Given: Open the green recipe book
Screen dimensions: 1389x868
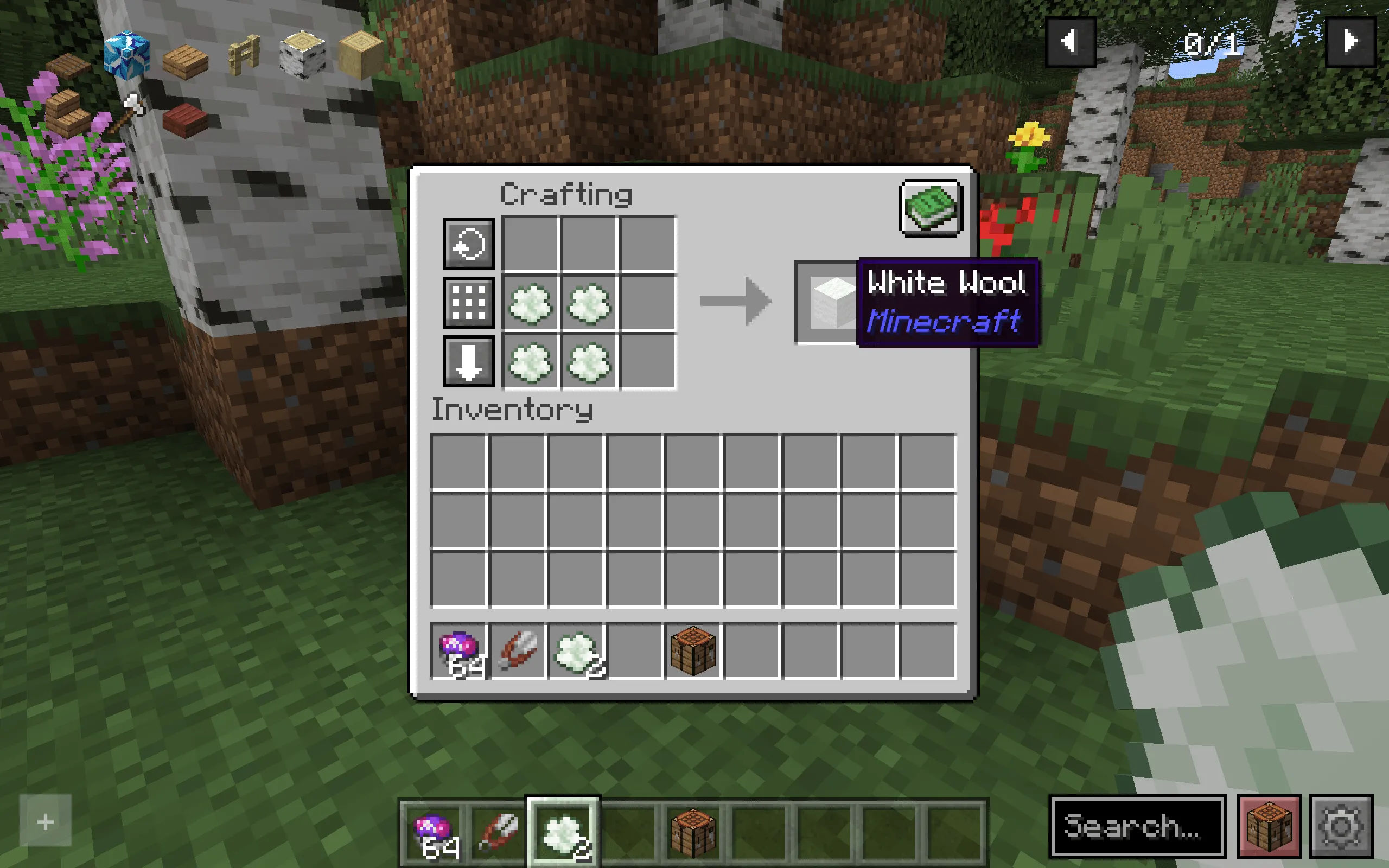Looking at the screenshot, I should pos(930,208).
